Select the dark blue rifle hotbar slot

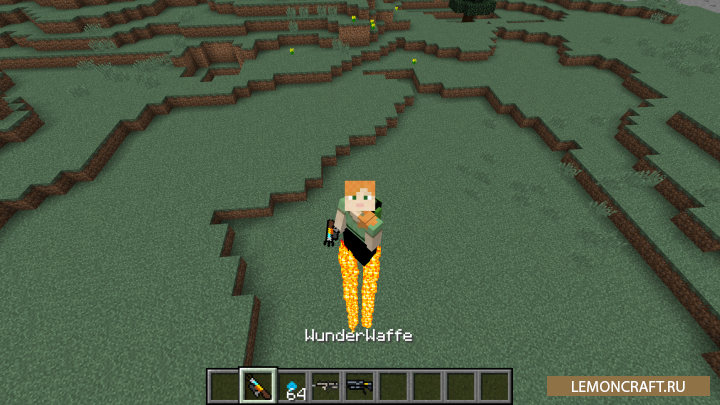[359, 385]
